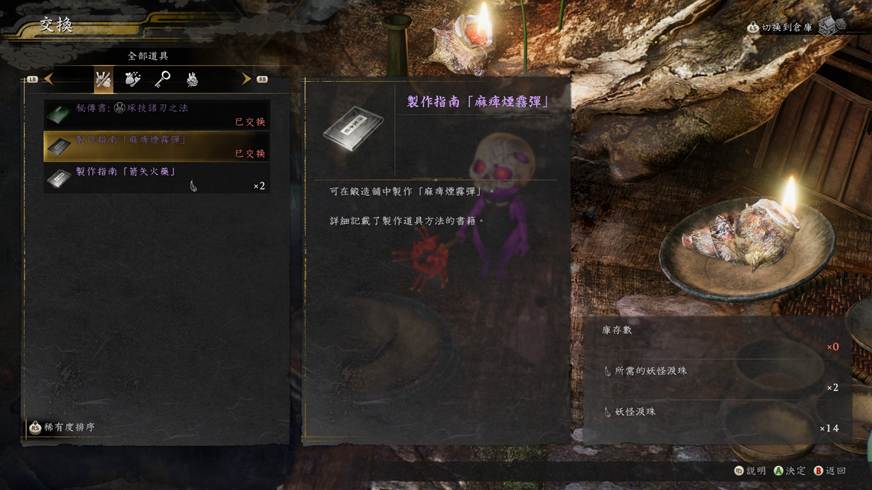
Task: Click the right arrow beside the category tabs
Action: pos(246,78)
